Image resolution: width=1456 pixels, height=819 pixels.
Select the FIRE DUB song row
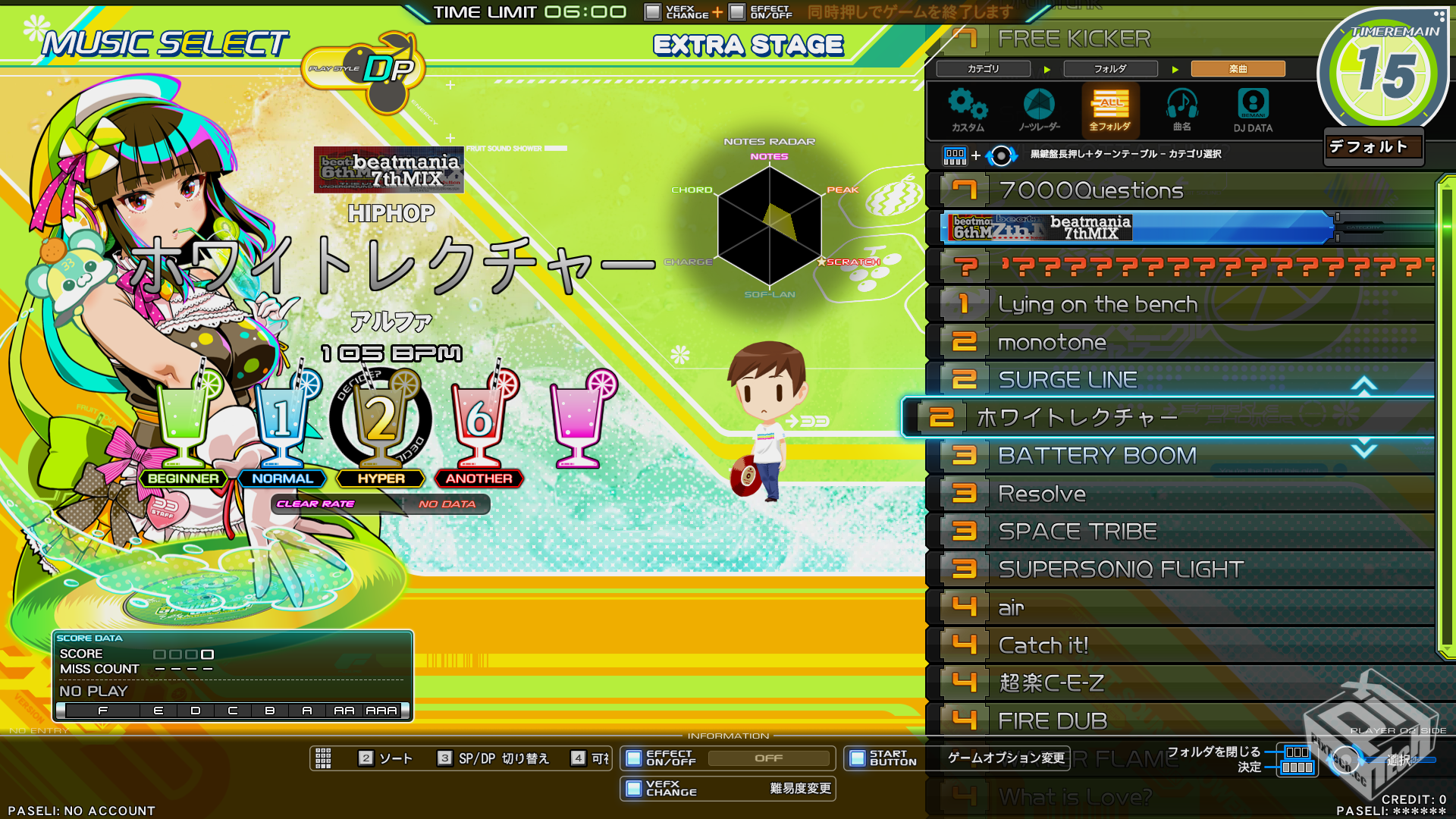pos(1183,721)
